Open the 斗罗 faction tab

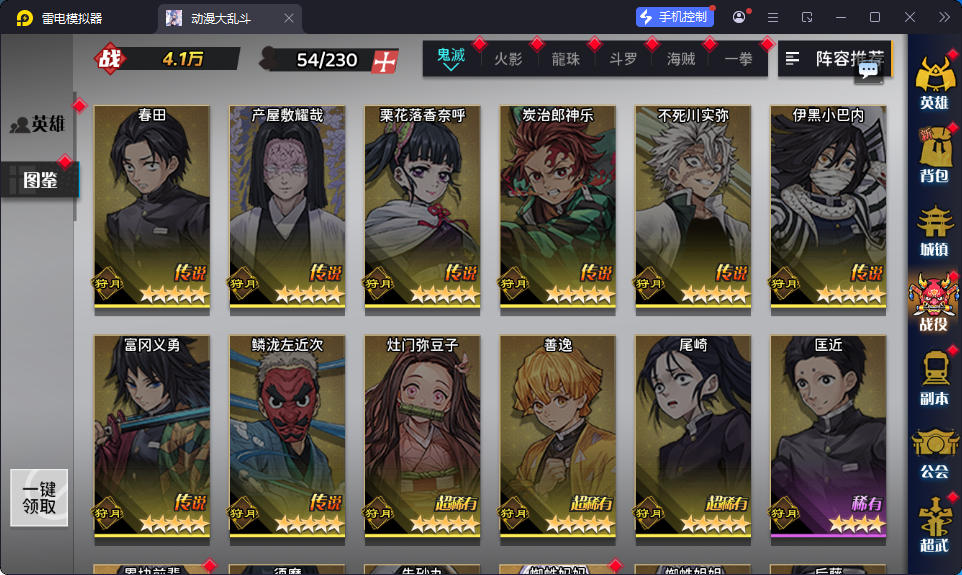[x=623, y=59]
